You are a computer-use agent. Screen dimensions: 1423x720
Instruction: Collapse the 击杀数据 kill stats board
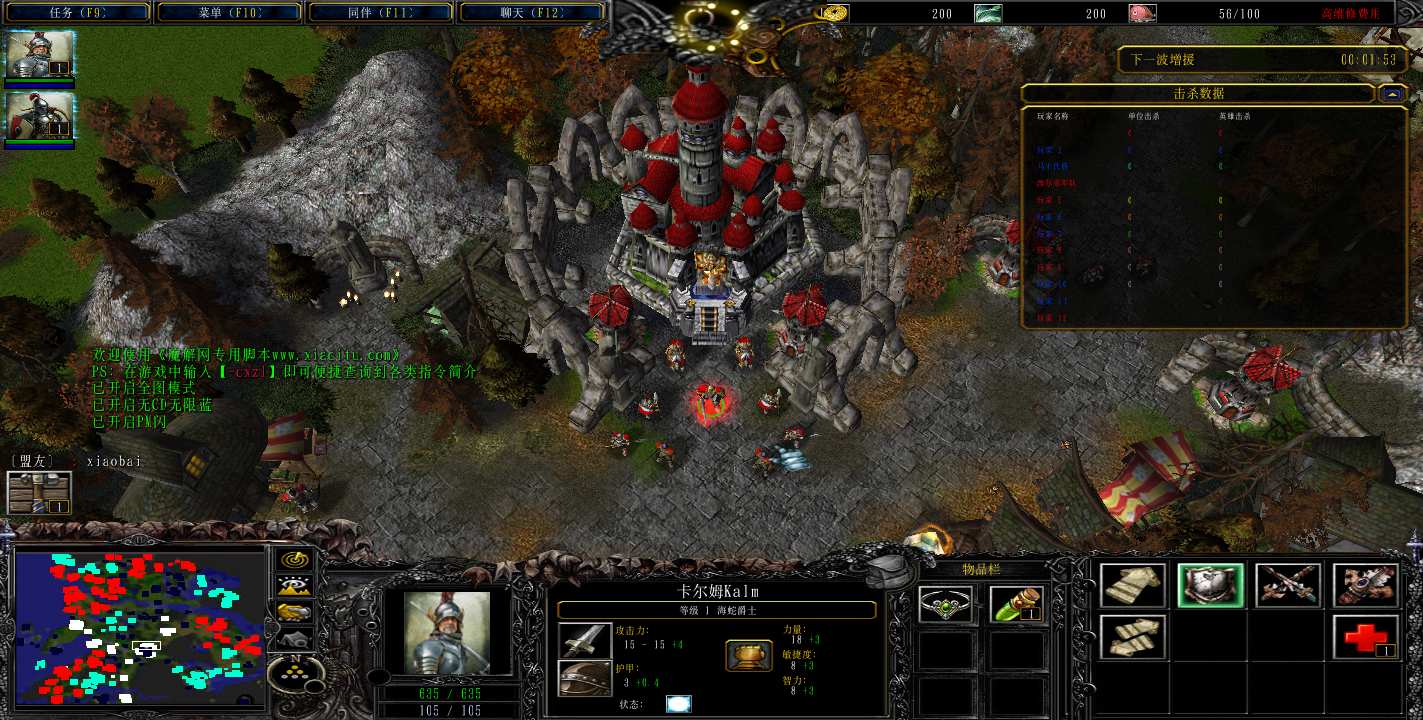point(1392,93)
